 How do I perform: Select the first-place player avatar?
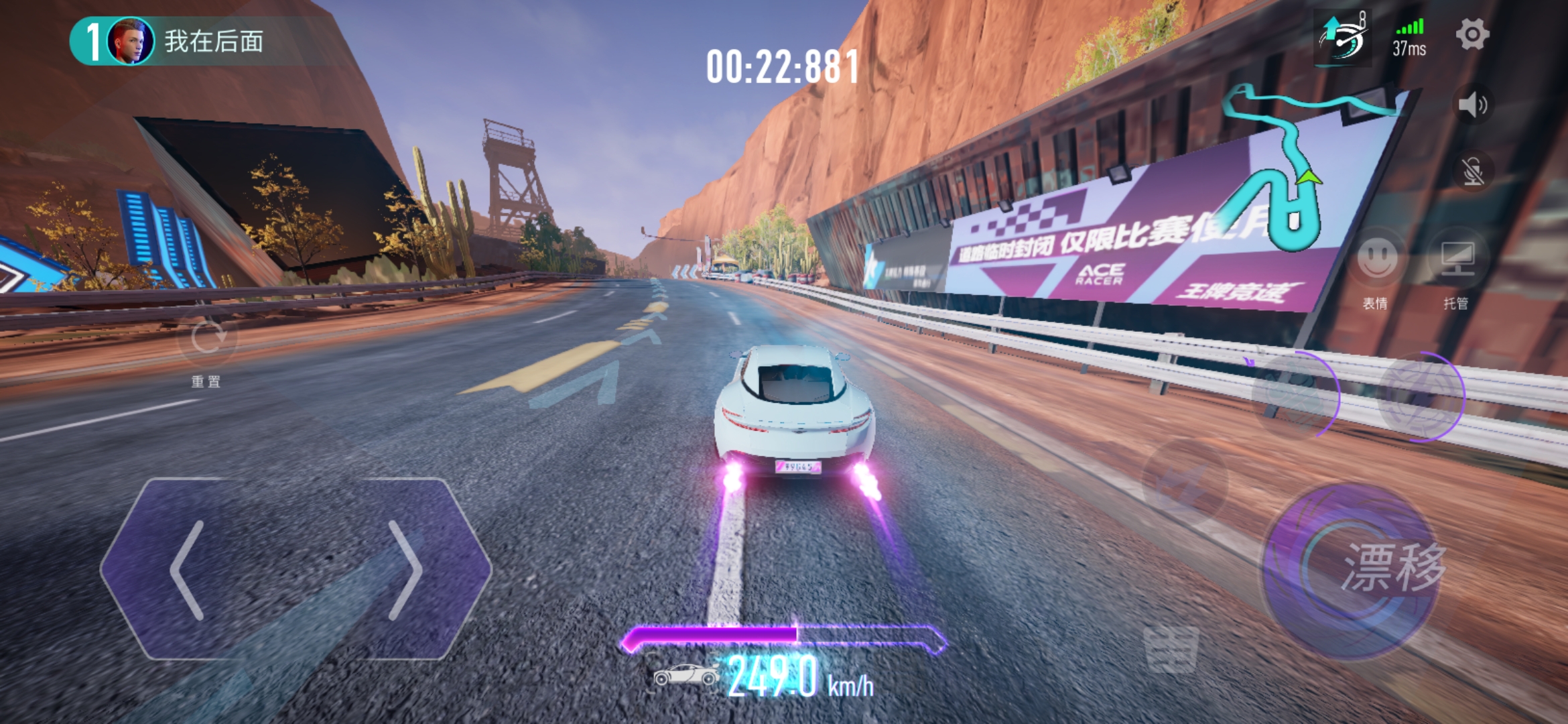[x=130, y=42]
